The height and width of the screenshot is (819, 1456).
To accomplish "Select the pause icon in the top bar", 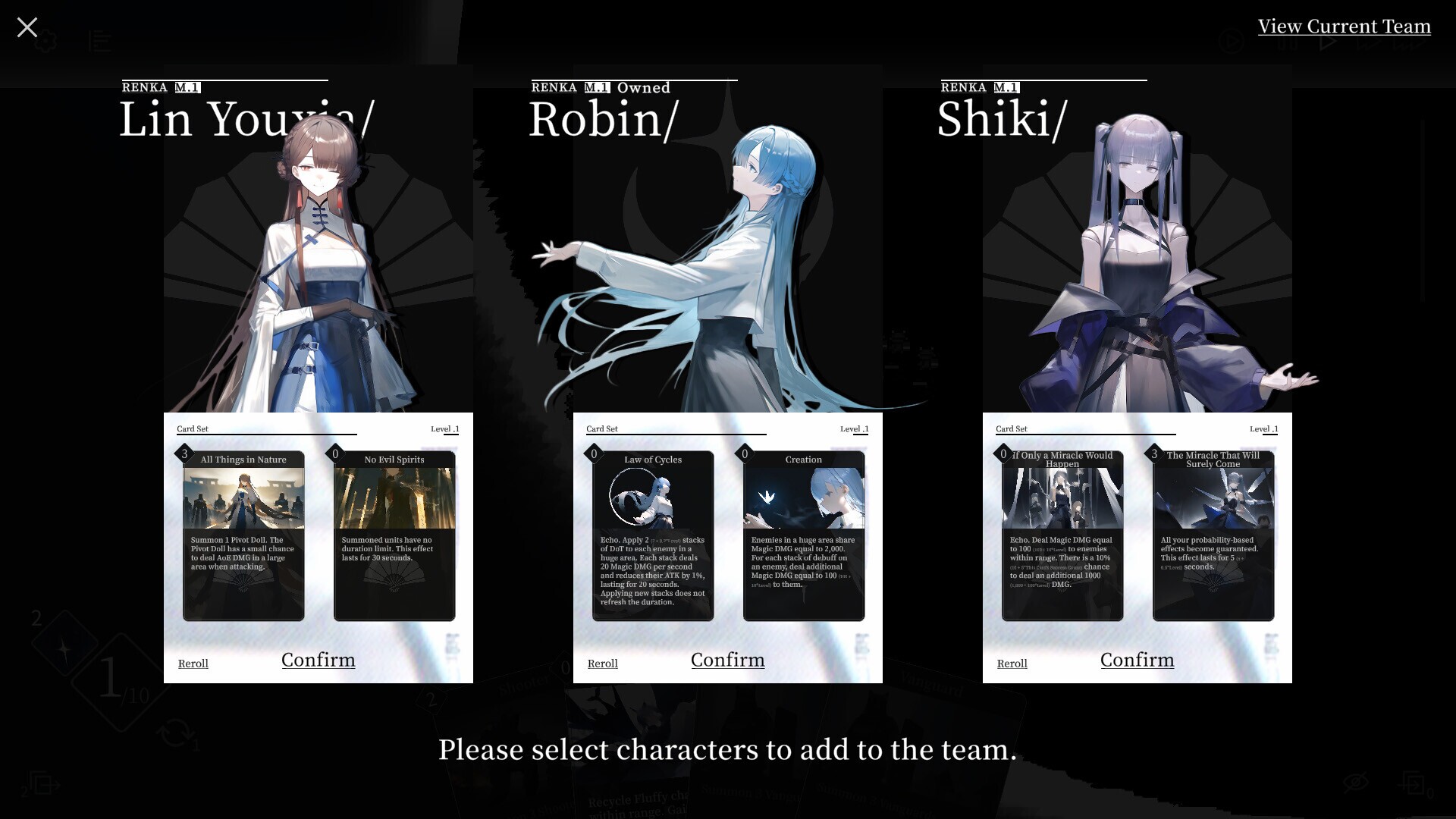I will [1288, 42].
